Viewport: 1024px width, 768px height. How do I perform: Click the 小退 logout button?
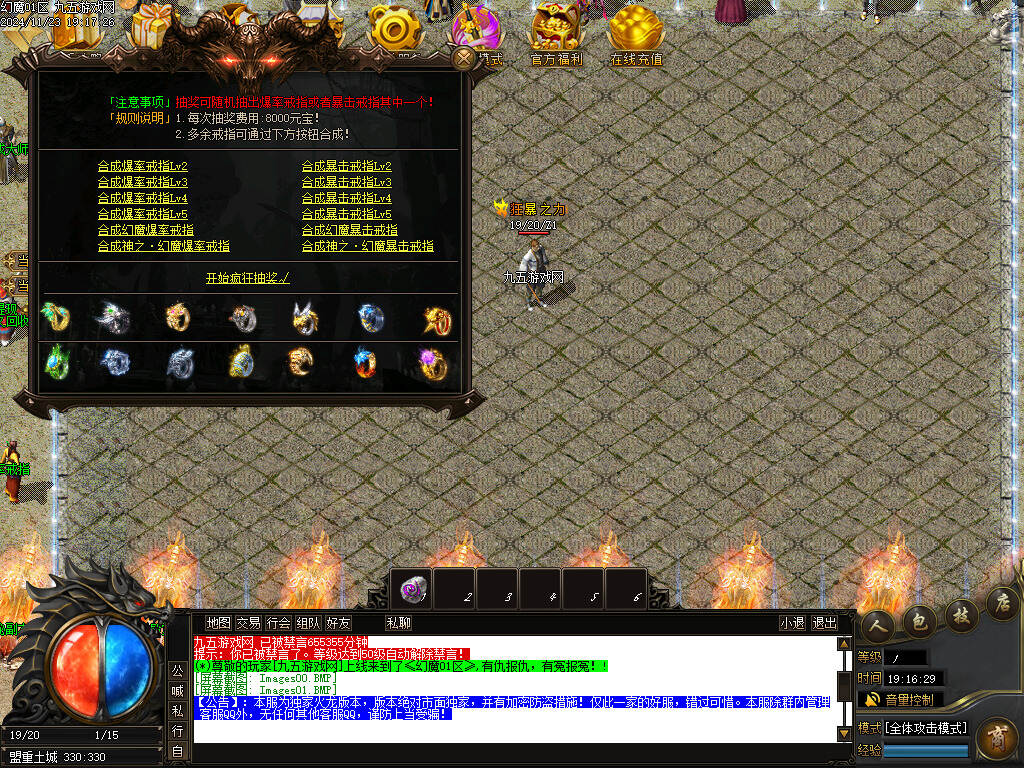coord(792,623)
